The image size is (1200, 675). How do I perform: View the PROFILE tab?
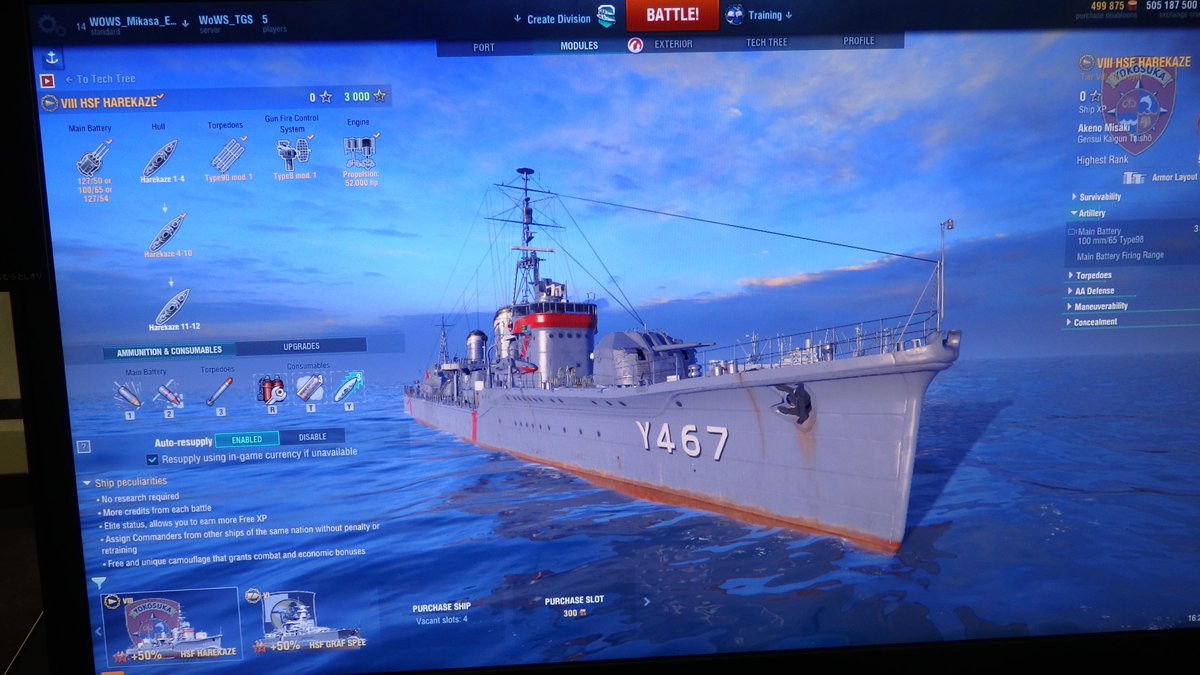(x=858, y=41)
